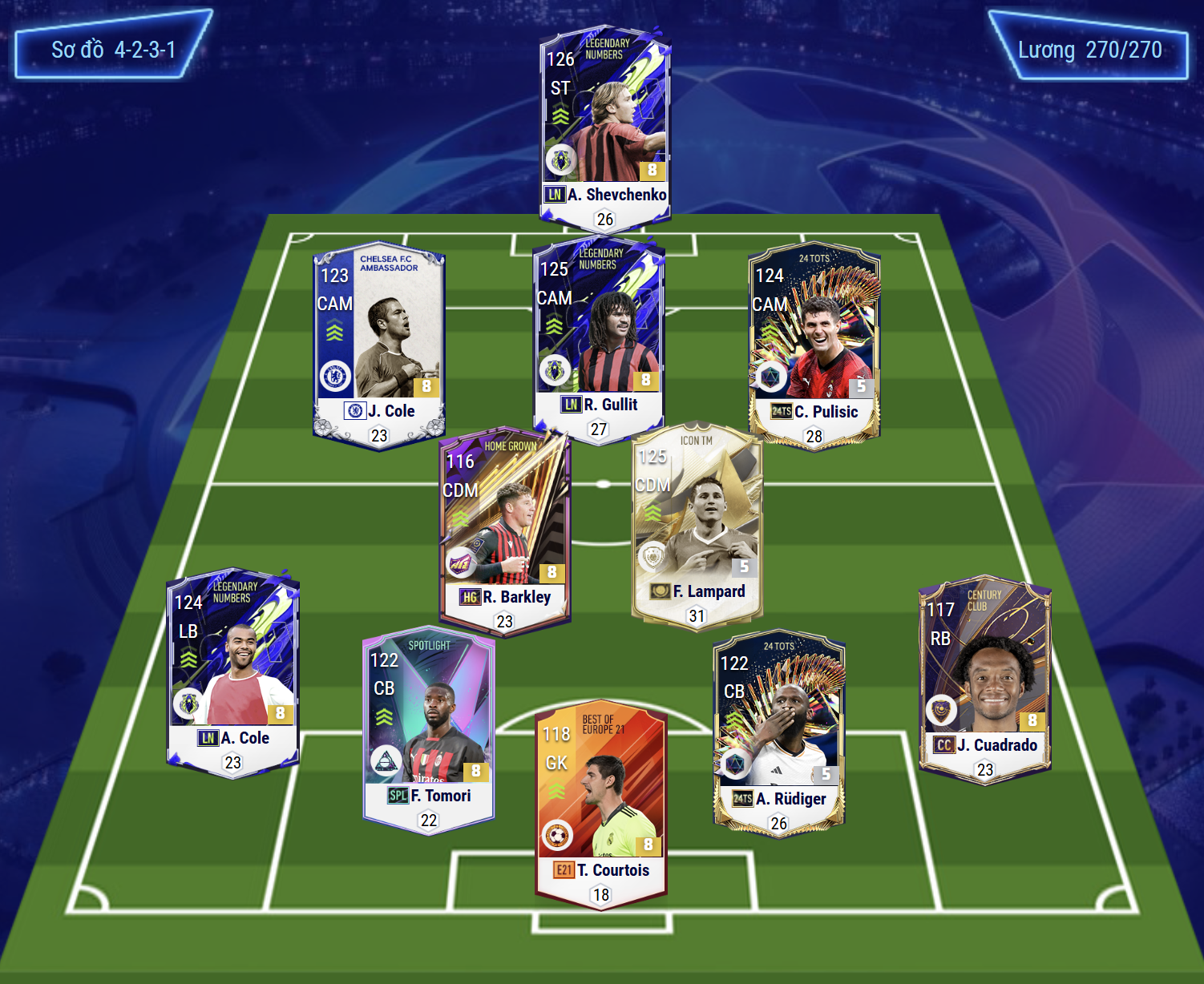The width and height of the screenshot is (1204, 984).
Task: Pick the A. Rüdiger centre-back card
Action: tap(778, 729)
